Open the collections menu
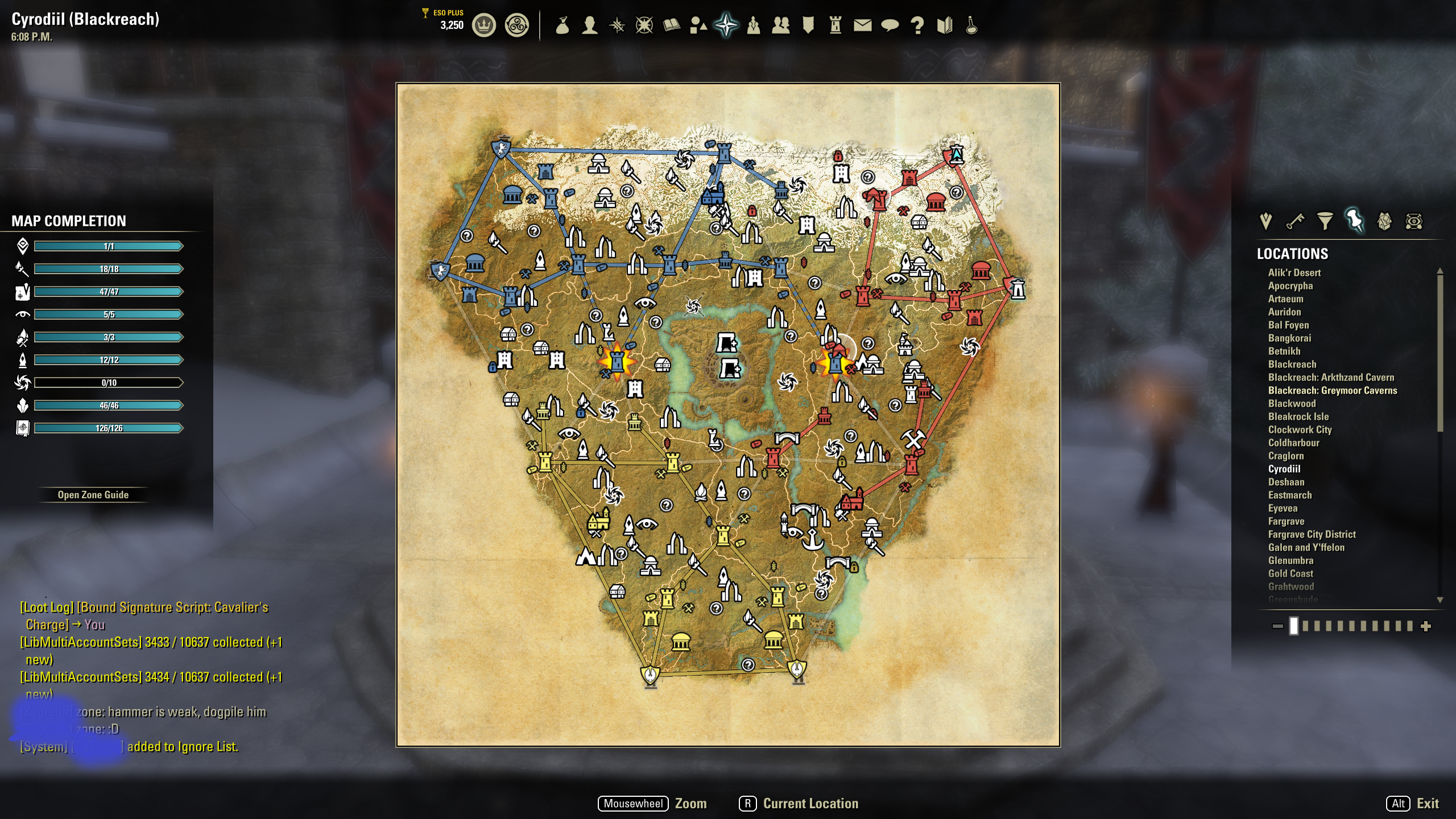This screenshot has height=819, width=1456. click(x=698, y=24)
